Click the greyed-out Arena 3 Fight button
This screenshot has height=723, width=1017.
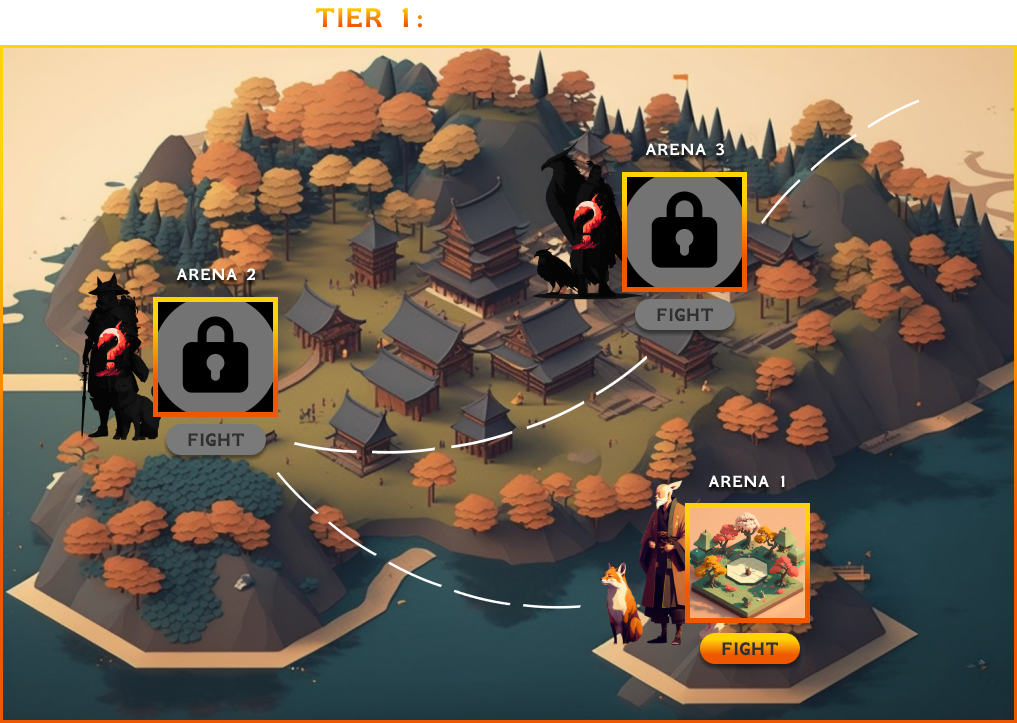pyautogui.click(x=685, y=315)
